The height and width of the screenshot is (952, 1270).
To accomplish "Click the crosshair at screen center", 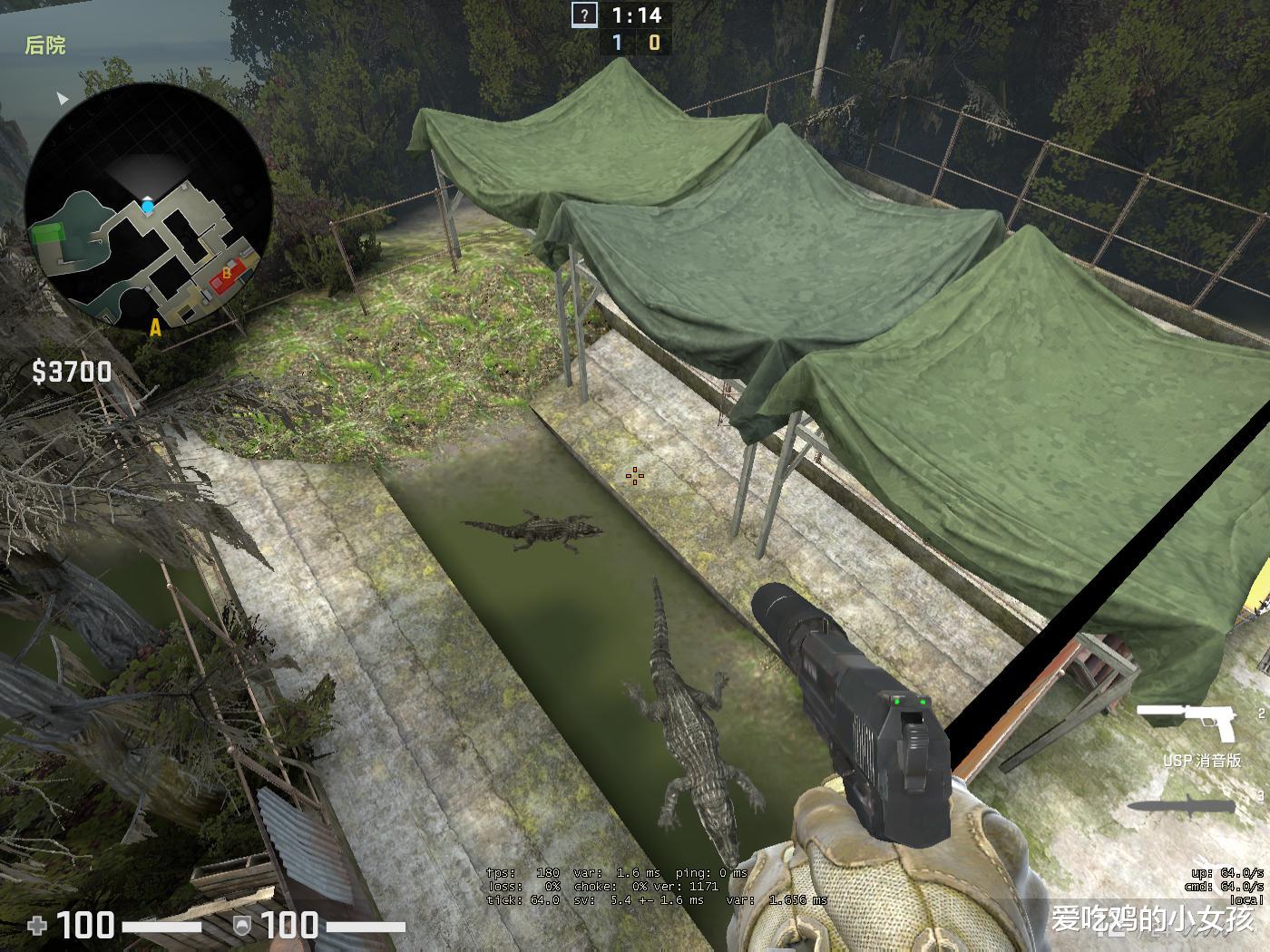I will [x=635, y=474].
